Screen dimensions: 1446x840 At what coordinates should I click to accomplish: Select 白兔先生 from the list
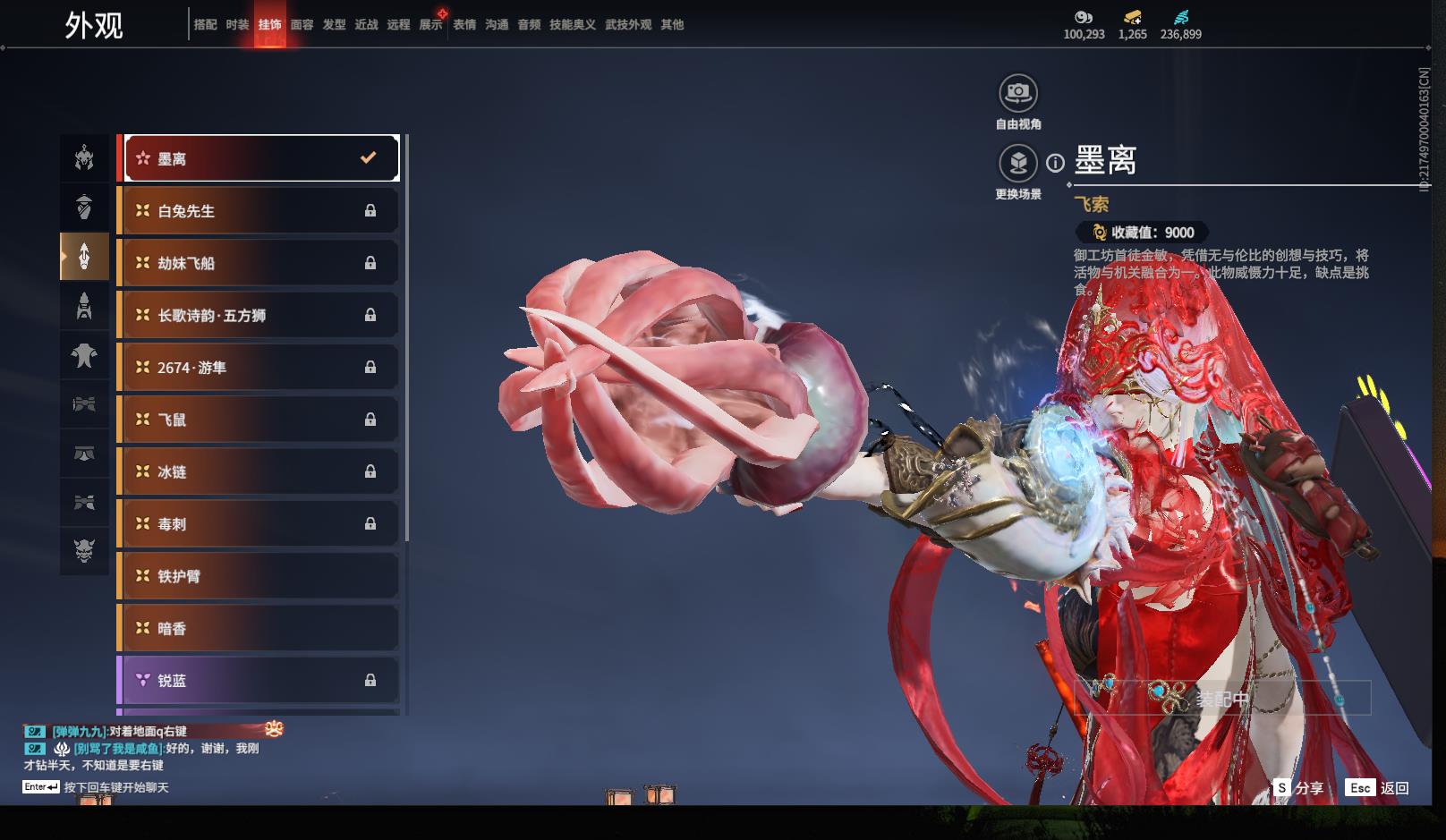tap(259, 211)
